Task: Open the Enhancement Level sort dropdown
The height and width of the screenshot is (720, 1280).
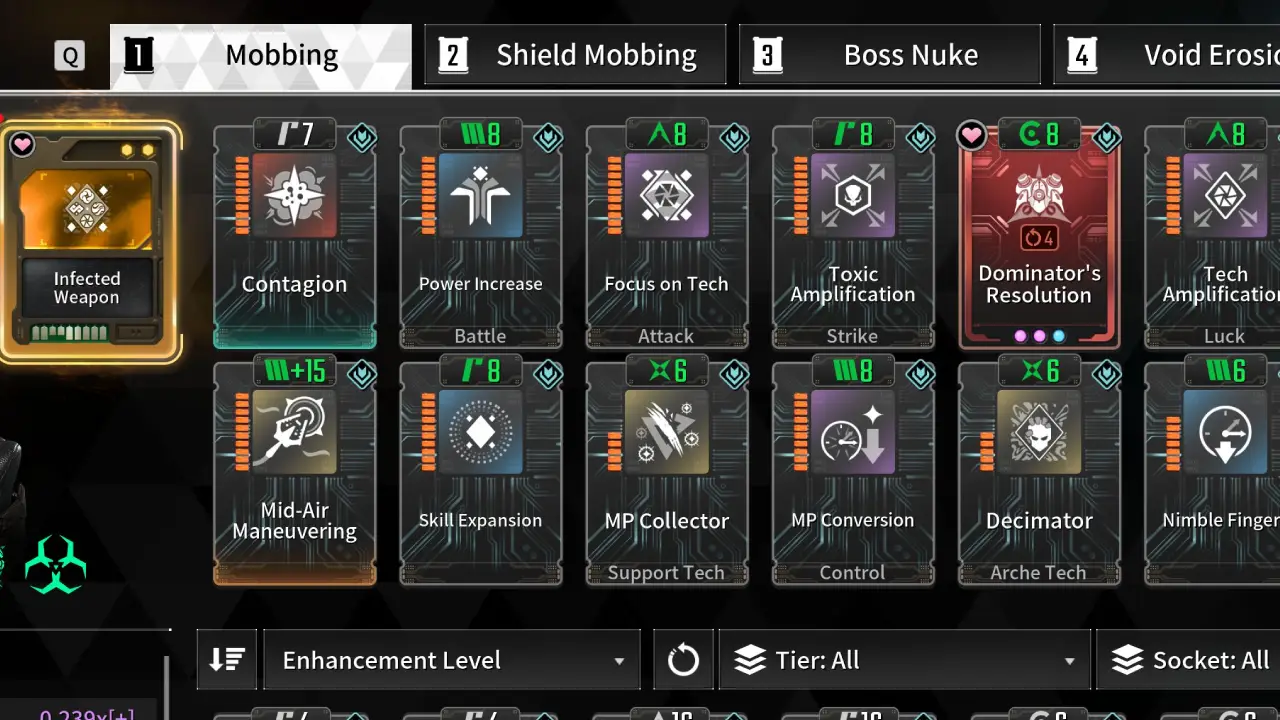Action: pyautogui.click(x=451, y=660)
